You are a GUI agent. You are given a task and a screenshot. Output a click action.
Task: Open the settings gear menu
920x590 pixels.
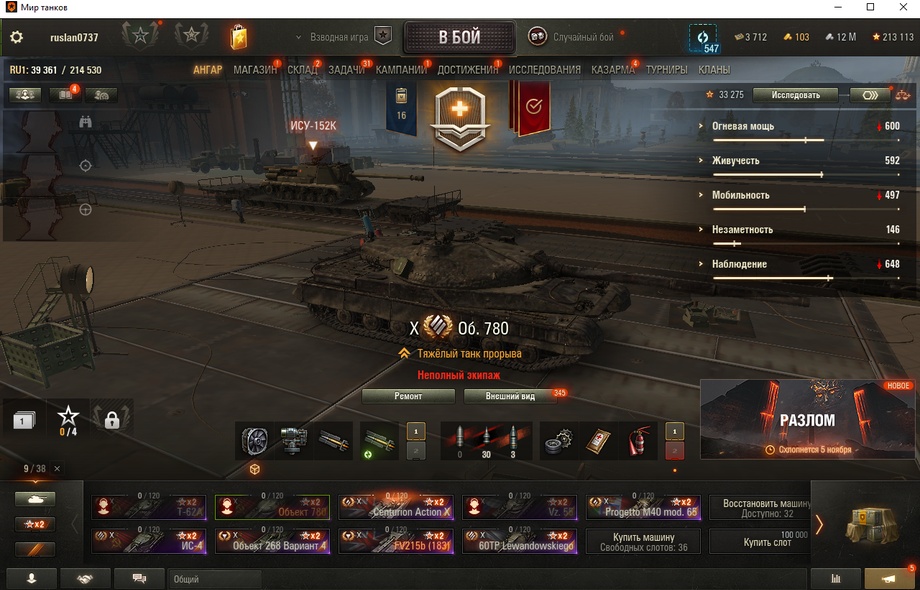tap(16, 38)
